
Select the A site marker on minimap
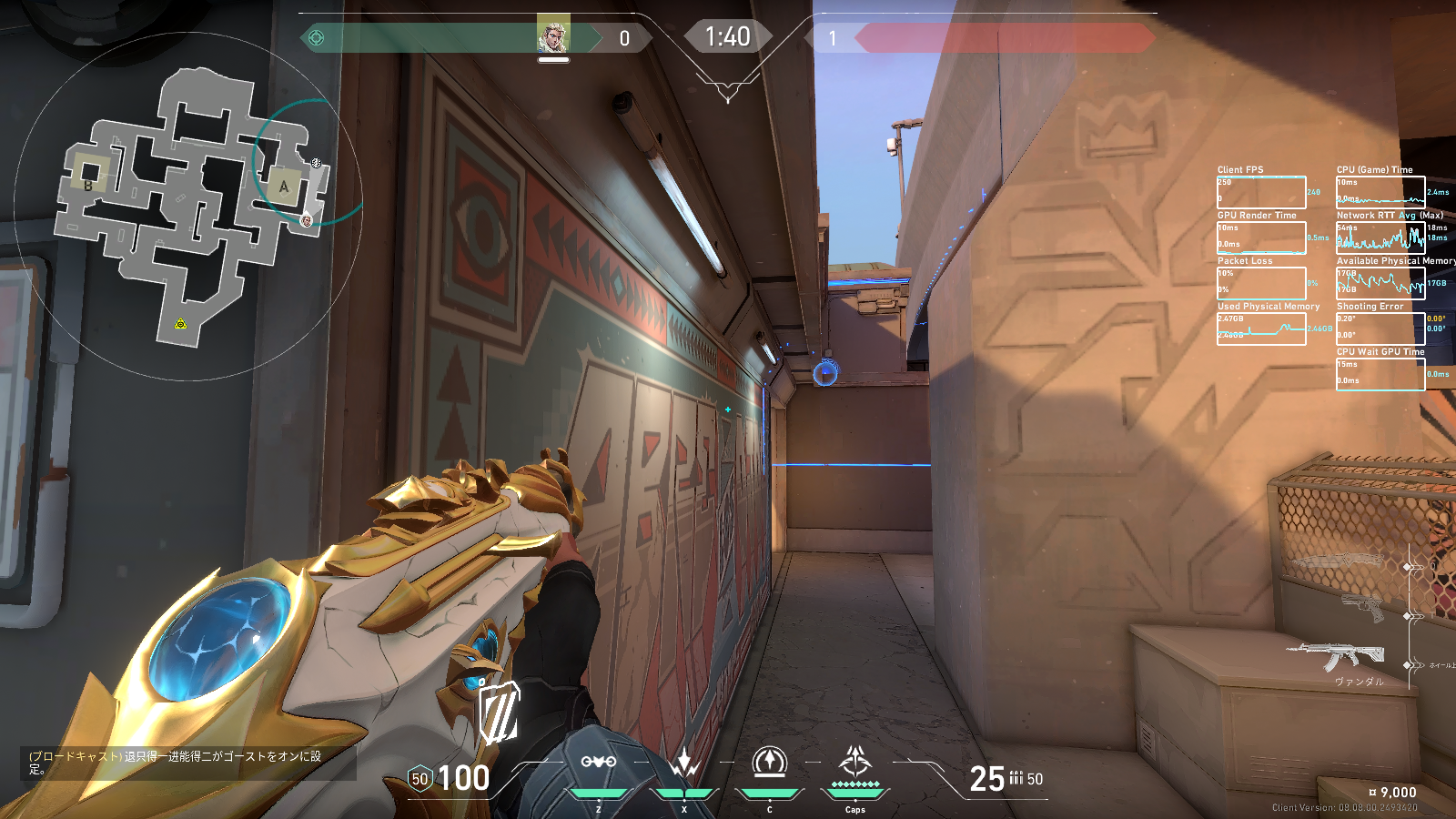coord(283,187)
